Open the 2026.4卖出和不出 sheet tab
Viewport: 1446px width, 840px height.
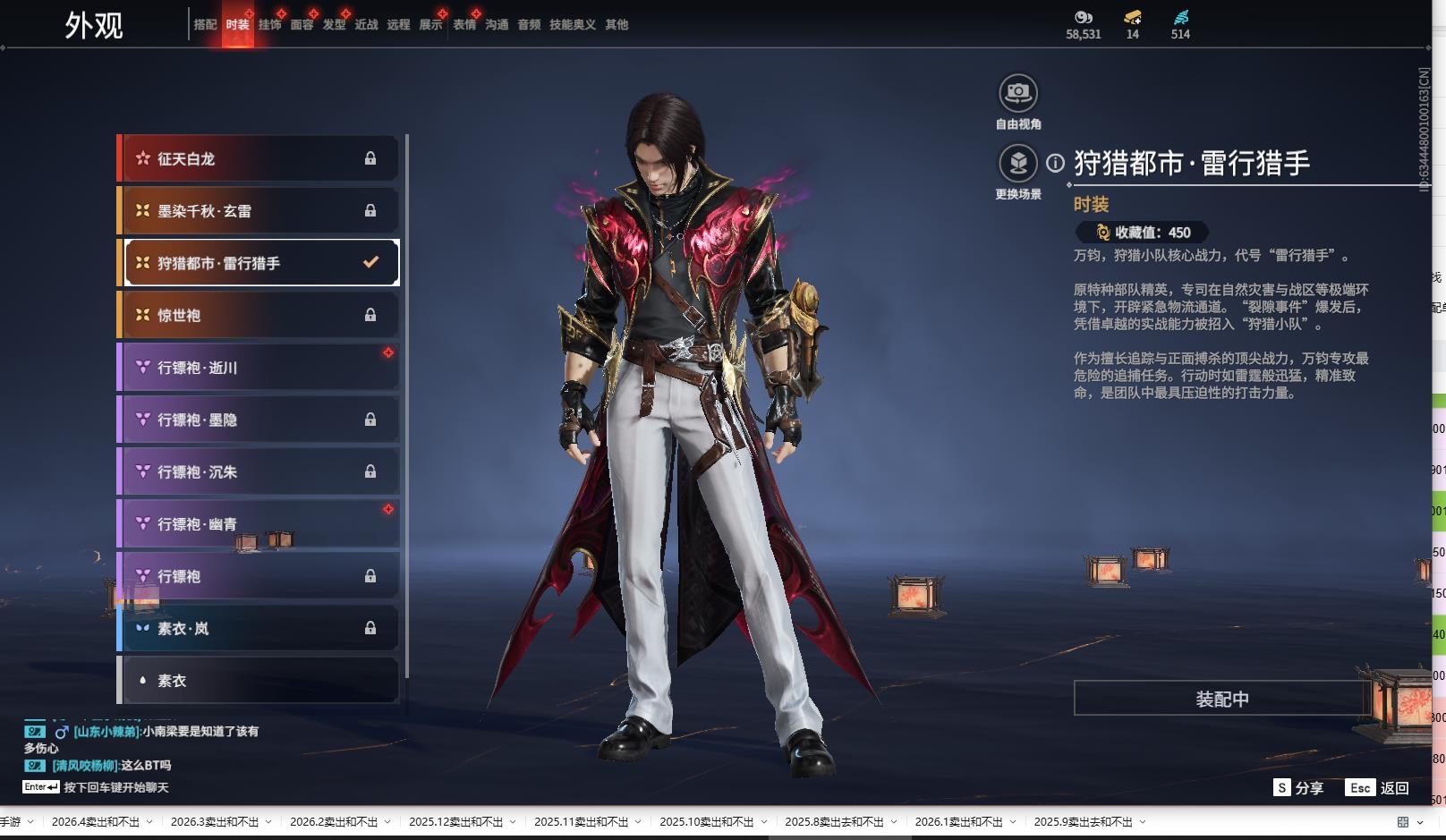96,822
